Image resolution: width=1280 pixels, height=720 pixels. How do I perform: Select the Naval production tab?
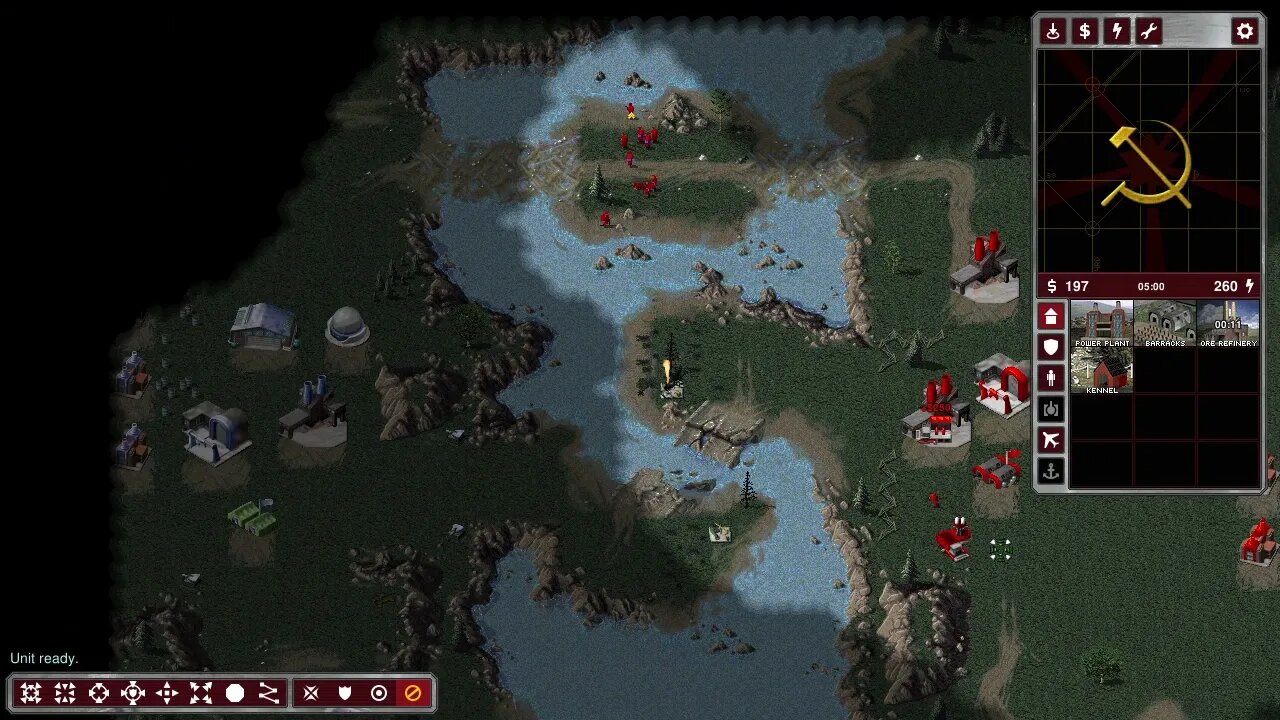1051,470
